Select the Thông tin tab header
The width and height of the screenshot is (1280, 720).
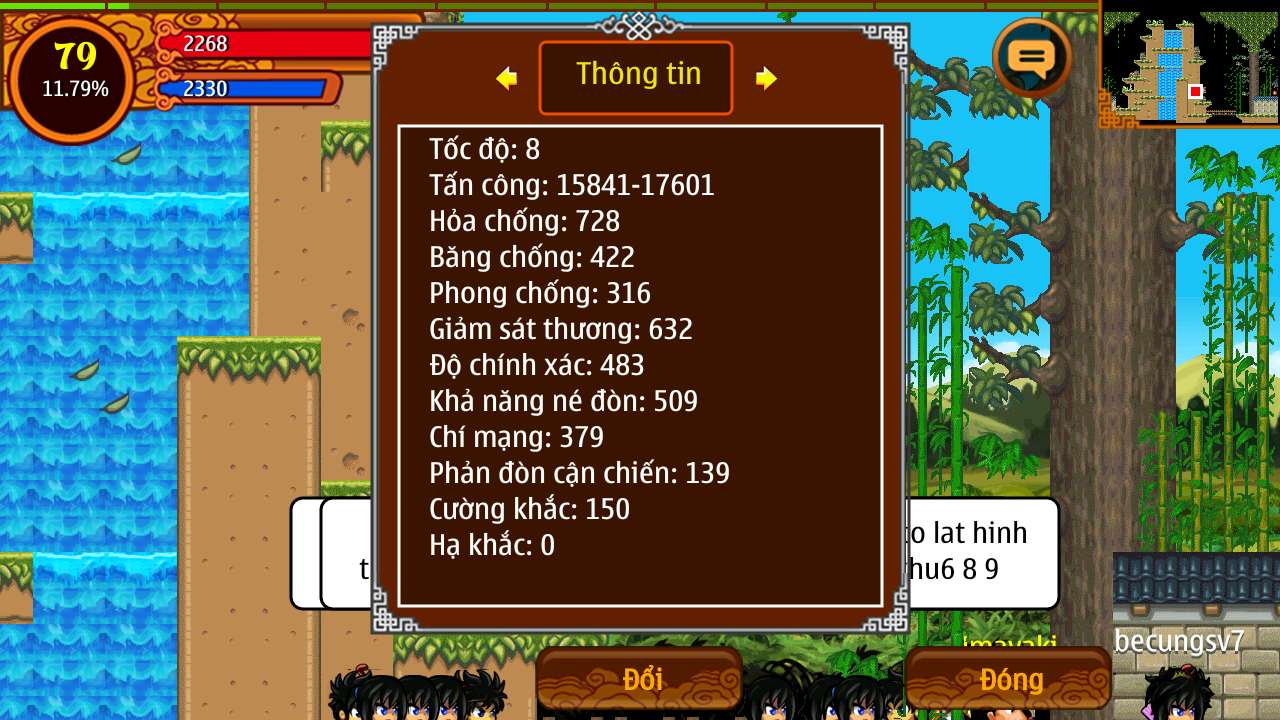(636, 77)
